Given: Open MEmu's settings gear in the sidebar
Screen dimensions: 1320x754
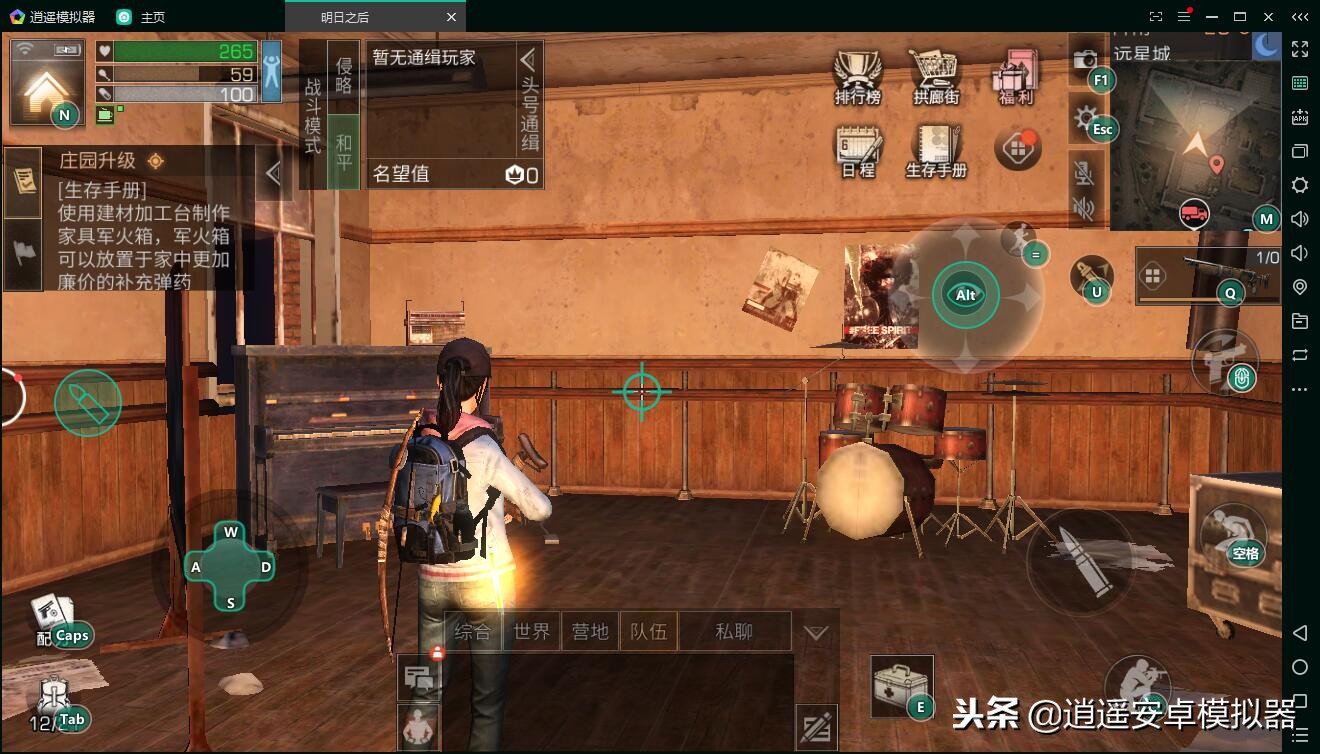Looking at the screenshot, I should (x=1300, y=185).
